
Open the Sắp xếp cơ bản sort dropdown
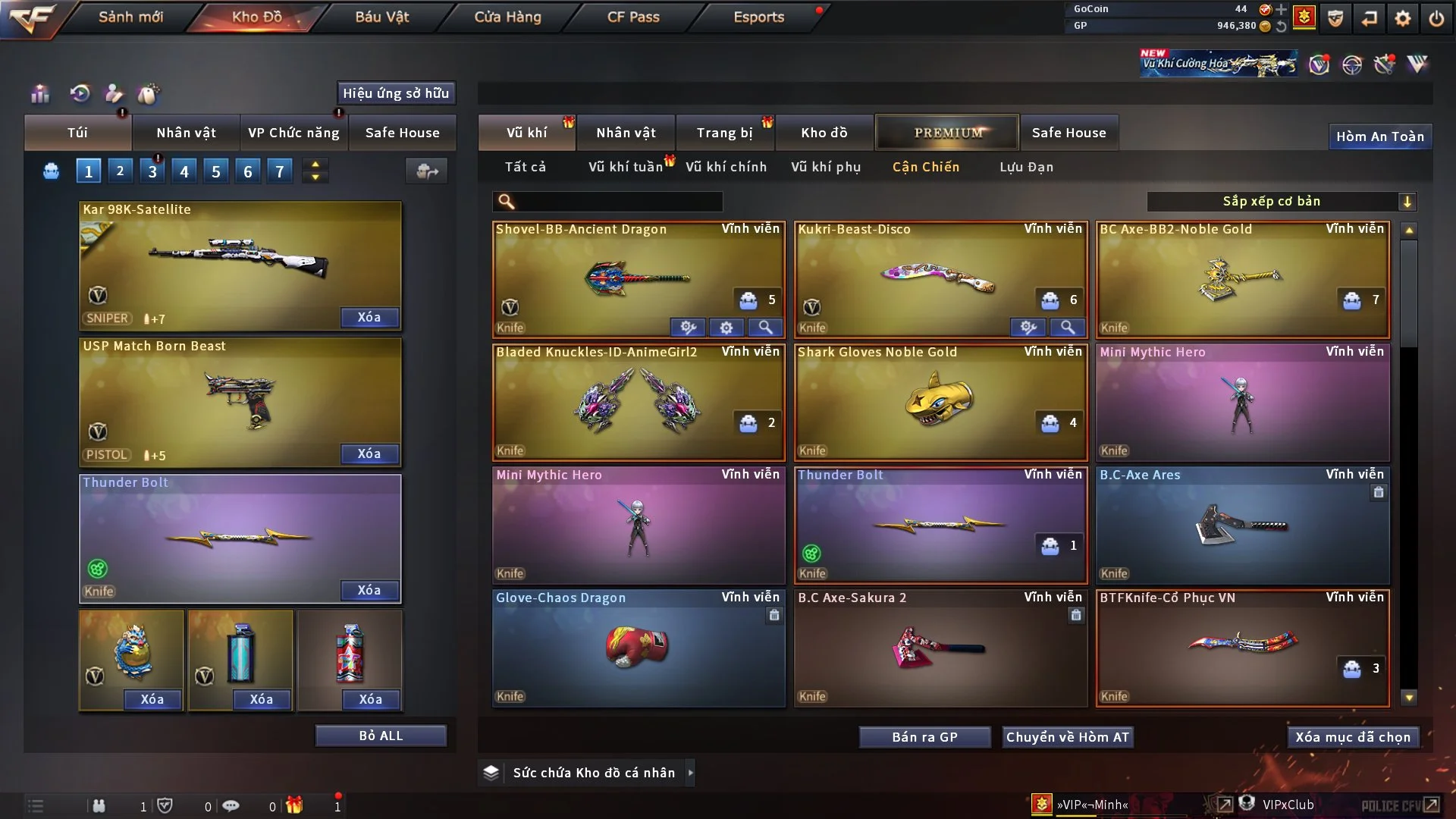coord(1282,201)
